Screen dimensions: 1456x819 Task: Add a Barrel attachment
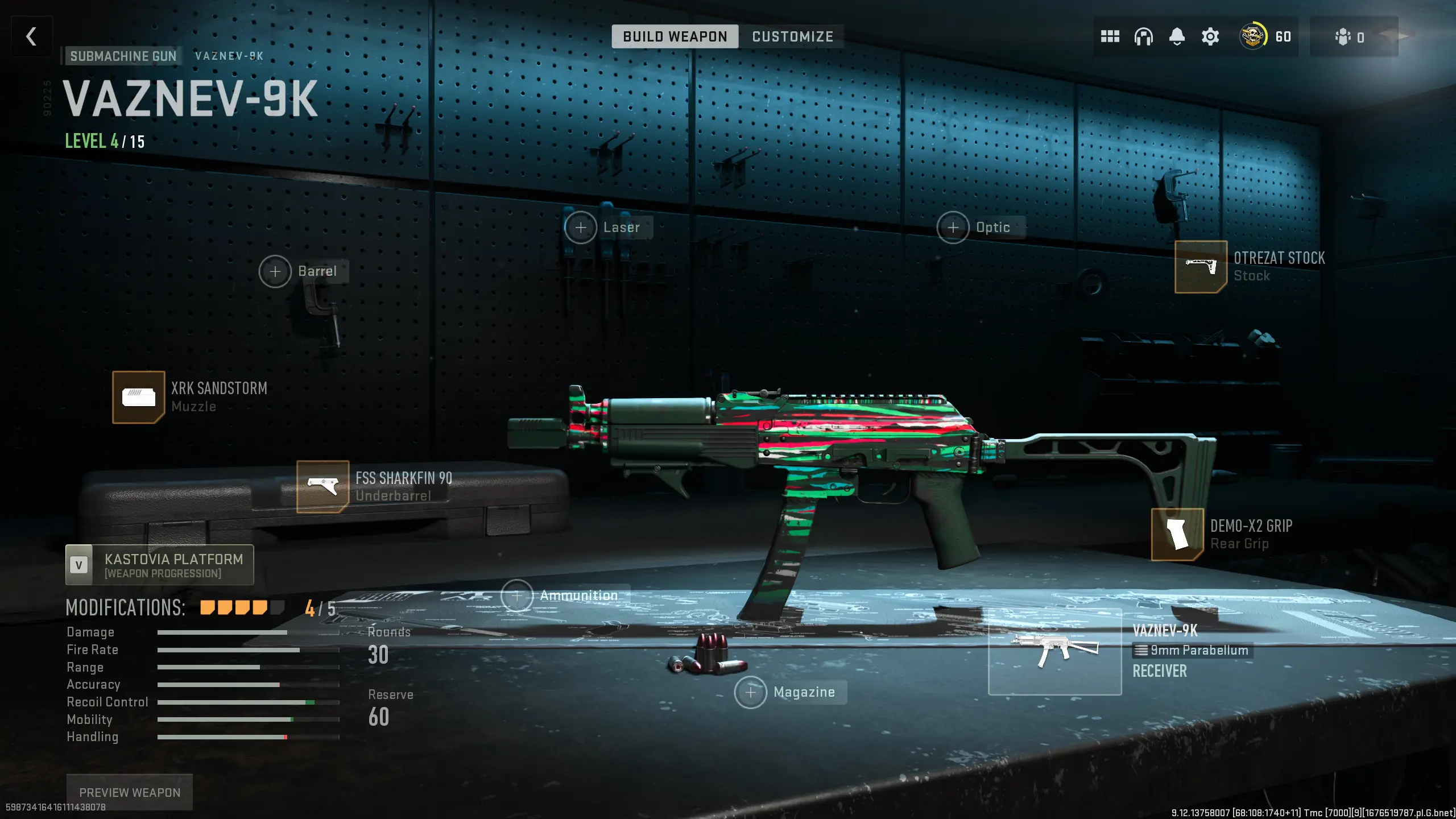click(x=276, y=271)
